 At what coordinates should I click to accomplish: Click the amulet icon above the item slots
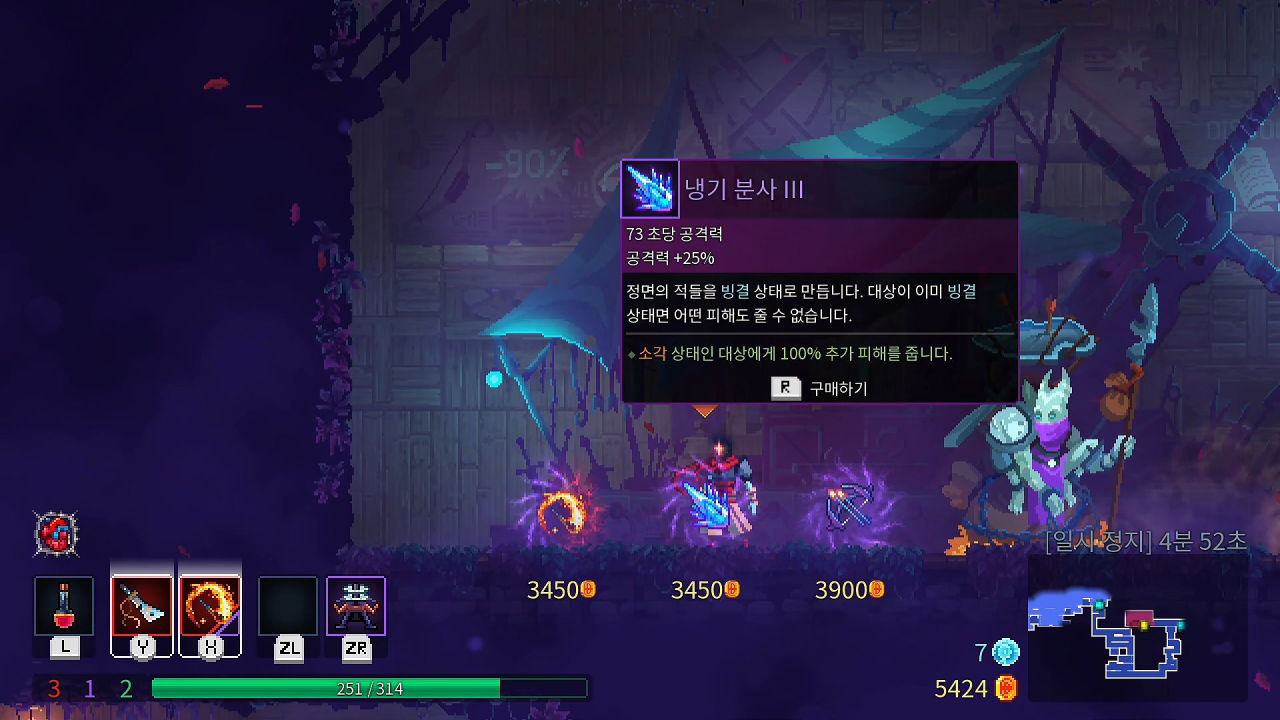click(x=57, y=535)
